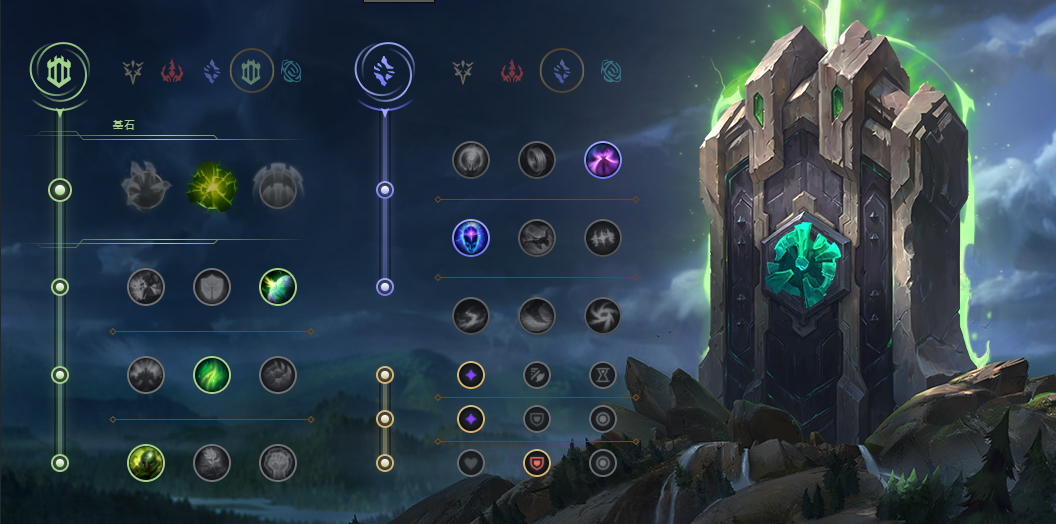Pick the Gathering Storm swirl rune
Viewport: 1056px width, 524px height.
(x=602, y=316)
